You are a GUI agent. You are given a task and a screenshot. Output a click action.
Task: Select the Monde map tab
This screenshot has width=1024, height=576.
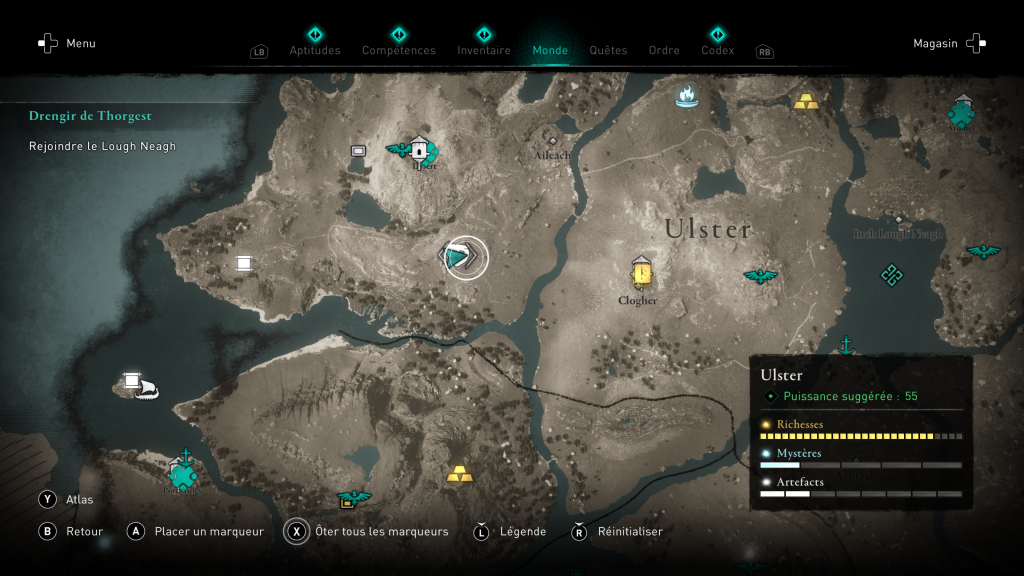point(550,50)
